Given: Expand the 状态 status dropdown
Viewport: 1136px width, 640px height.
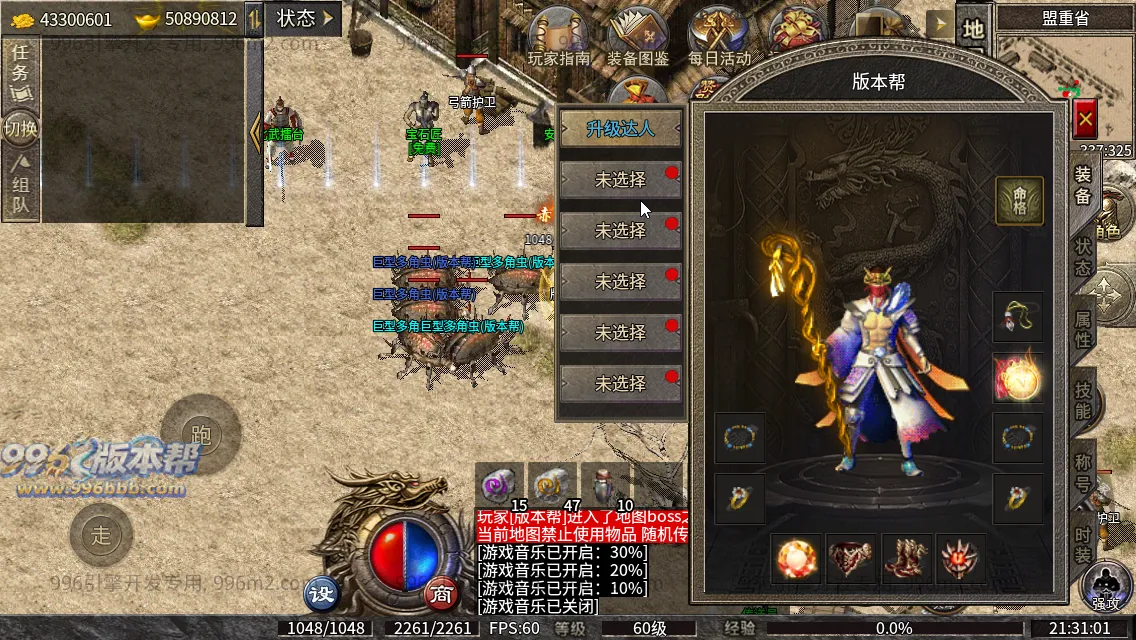Looking at the screenshot, I should (x=304, y=18).
